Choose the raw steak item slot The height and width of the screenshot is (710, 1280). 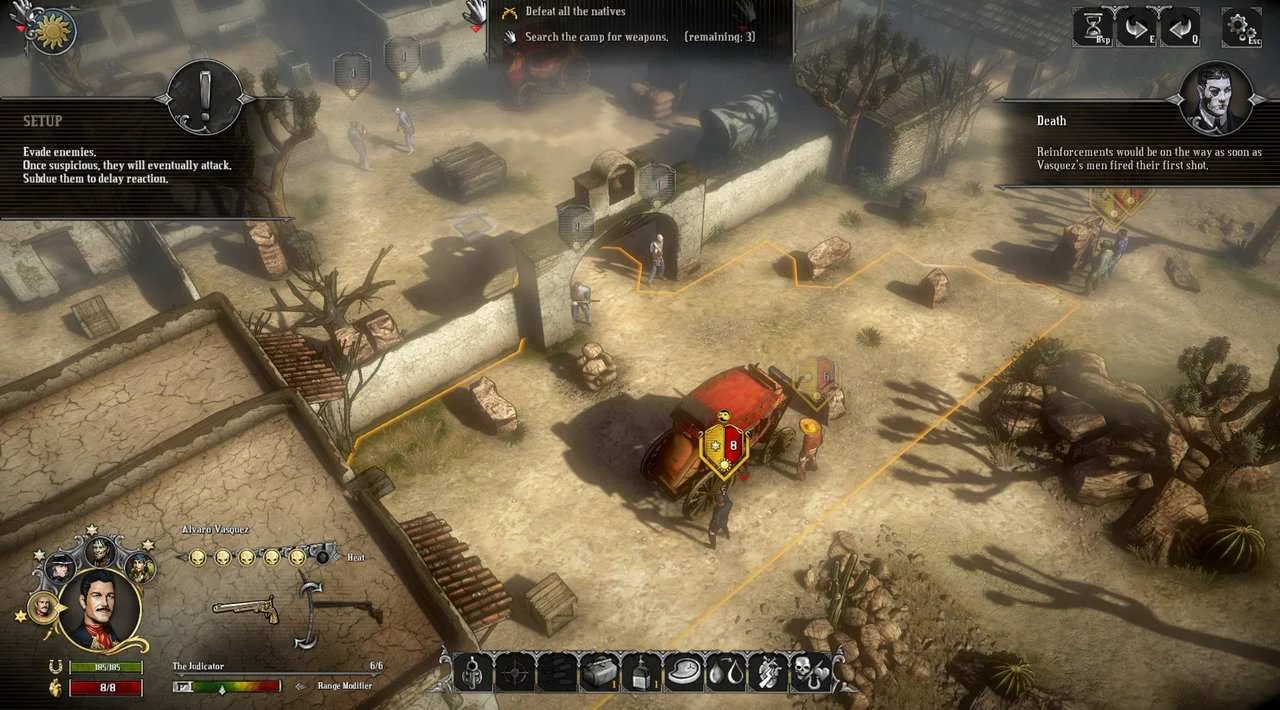(684, 671)
